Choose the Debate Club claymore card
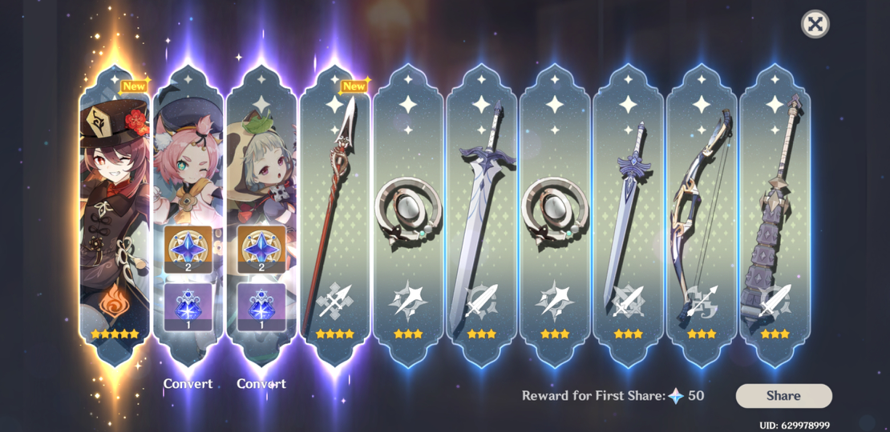 (x=775, y=210)
